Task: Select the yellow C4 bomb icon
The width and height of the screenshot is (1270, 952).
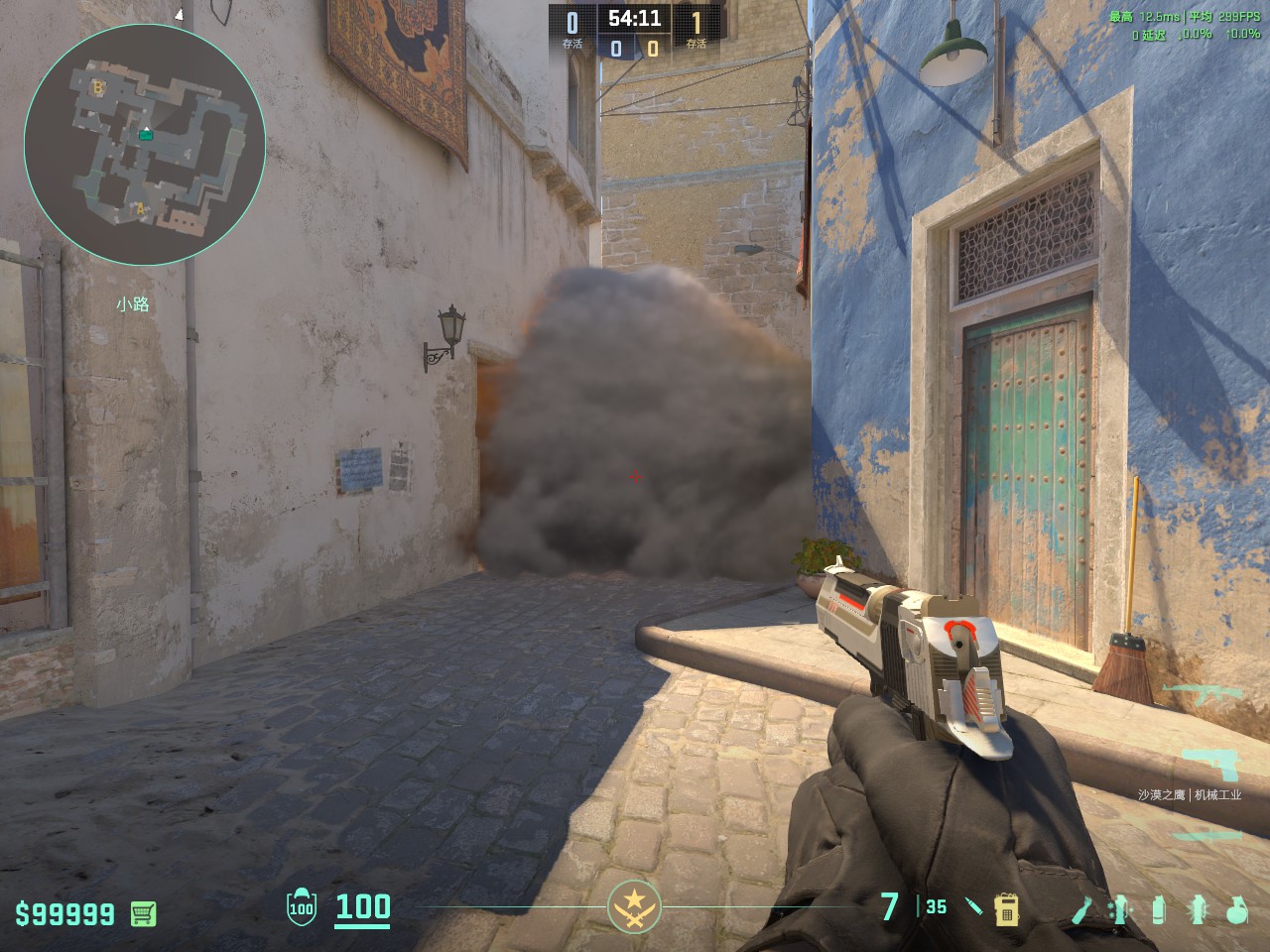Action: tap(1006, 908)
